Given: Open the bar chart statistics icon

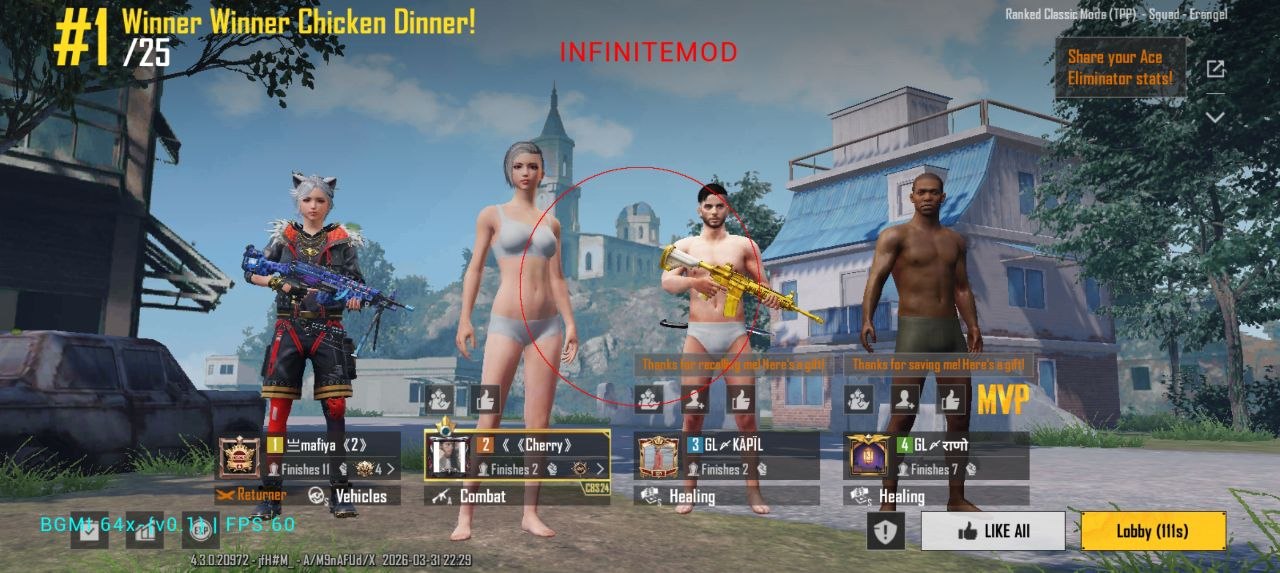Looking at the screenshot, I should click(x=147, y=531).
